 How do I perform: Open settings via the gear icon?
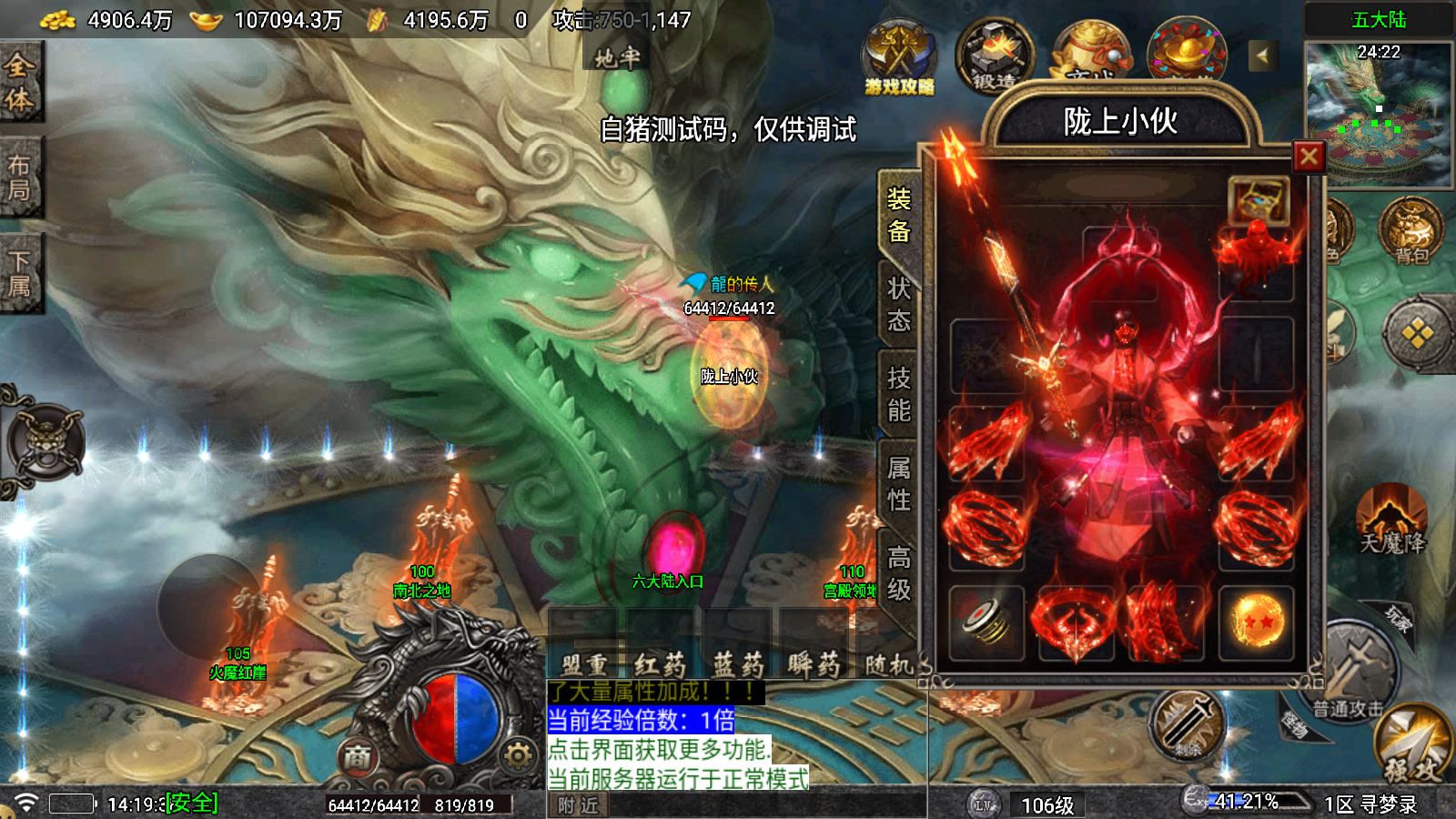[518, 755]
